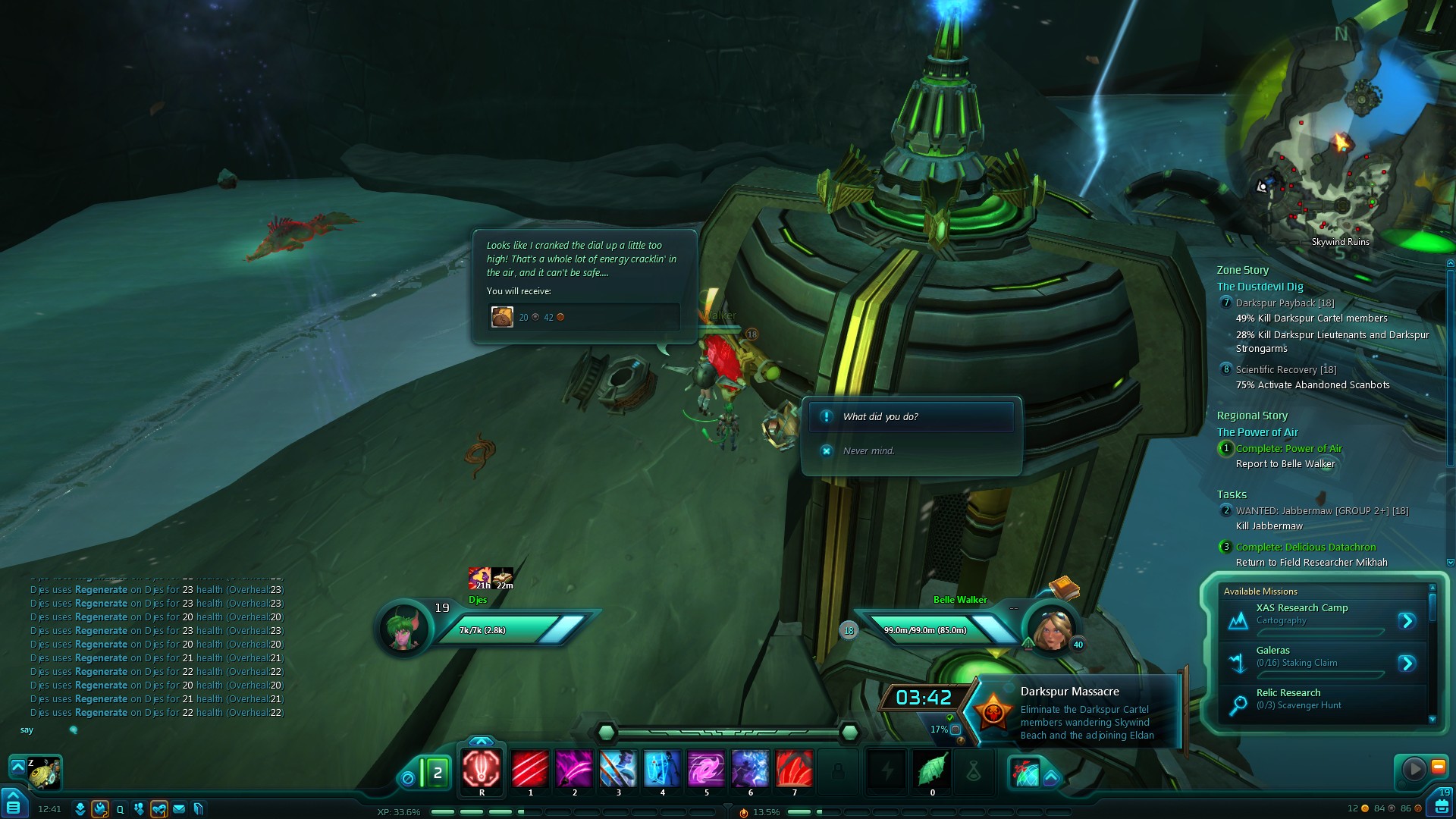
Task: Select the "Never mind." dialogue option
Action: (868, 451)
